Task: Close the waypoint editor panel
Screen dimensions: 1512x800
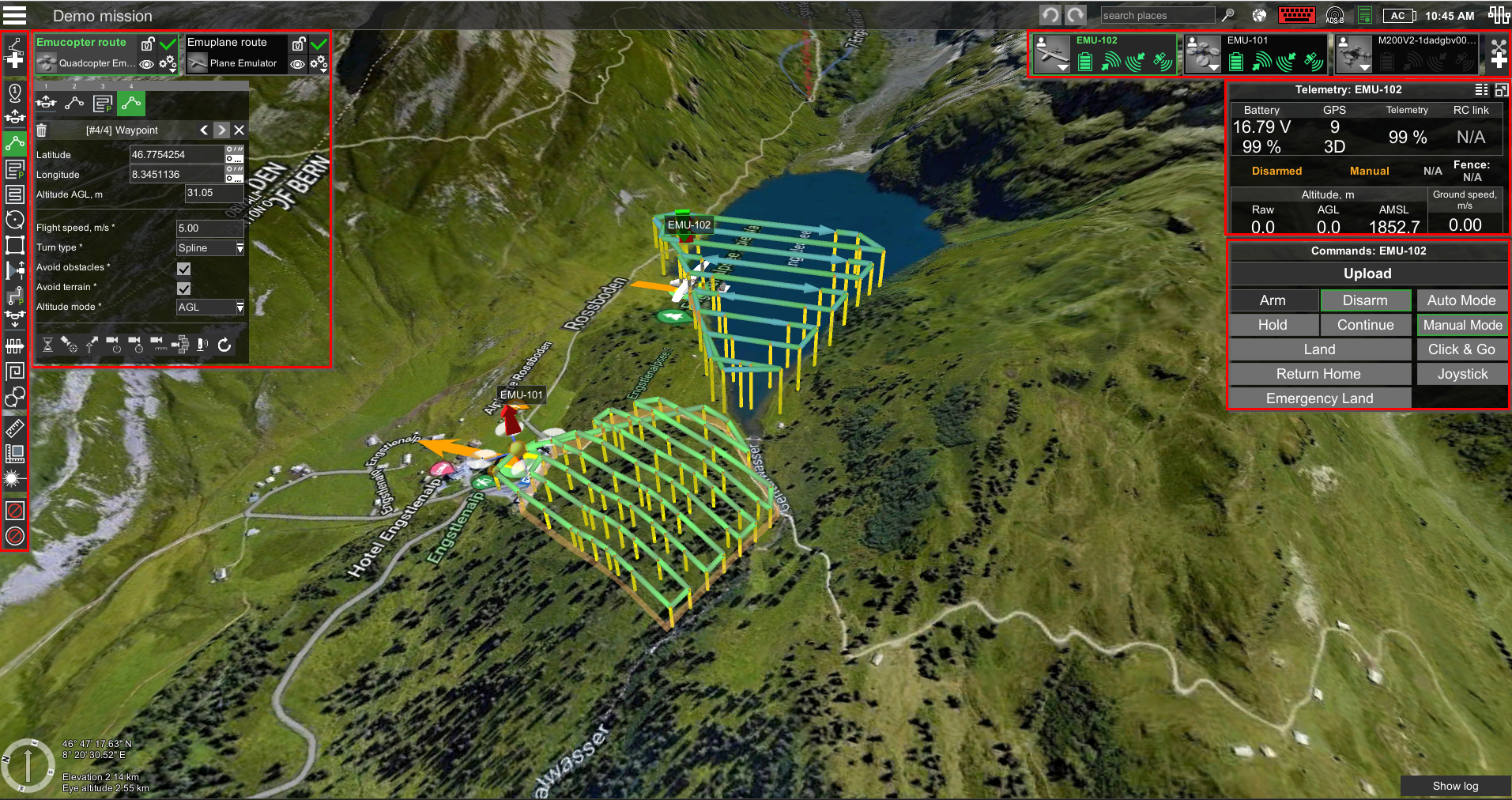Action: tap(239, 130)
